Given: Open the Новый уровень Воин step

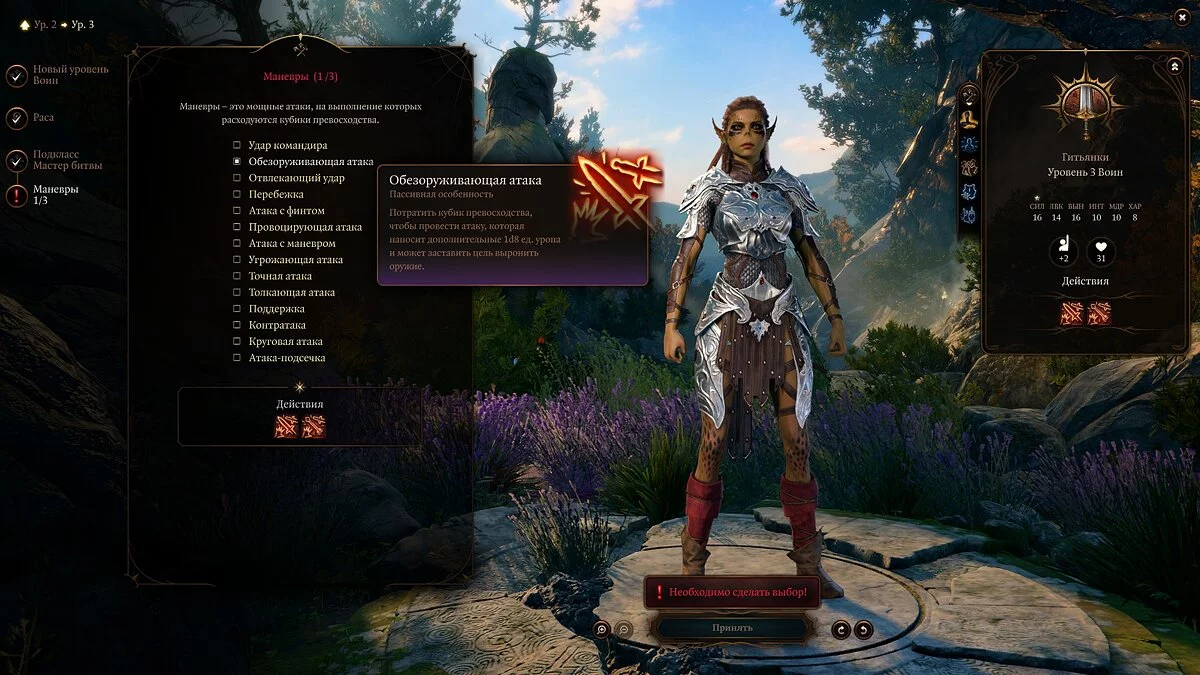Looking at the screenshot, I should pyautogui.click(x=17, y=76).
